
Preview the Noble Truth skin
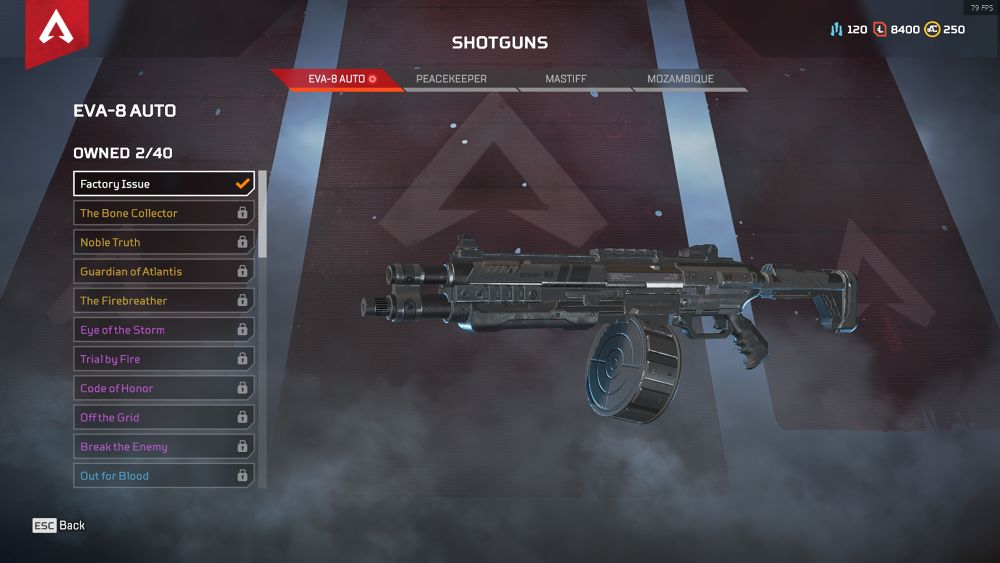pyautogui.click(x=164, y=242)
